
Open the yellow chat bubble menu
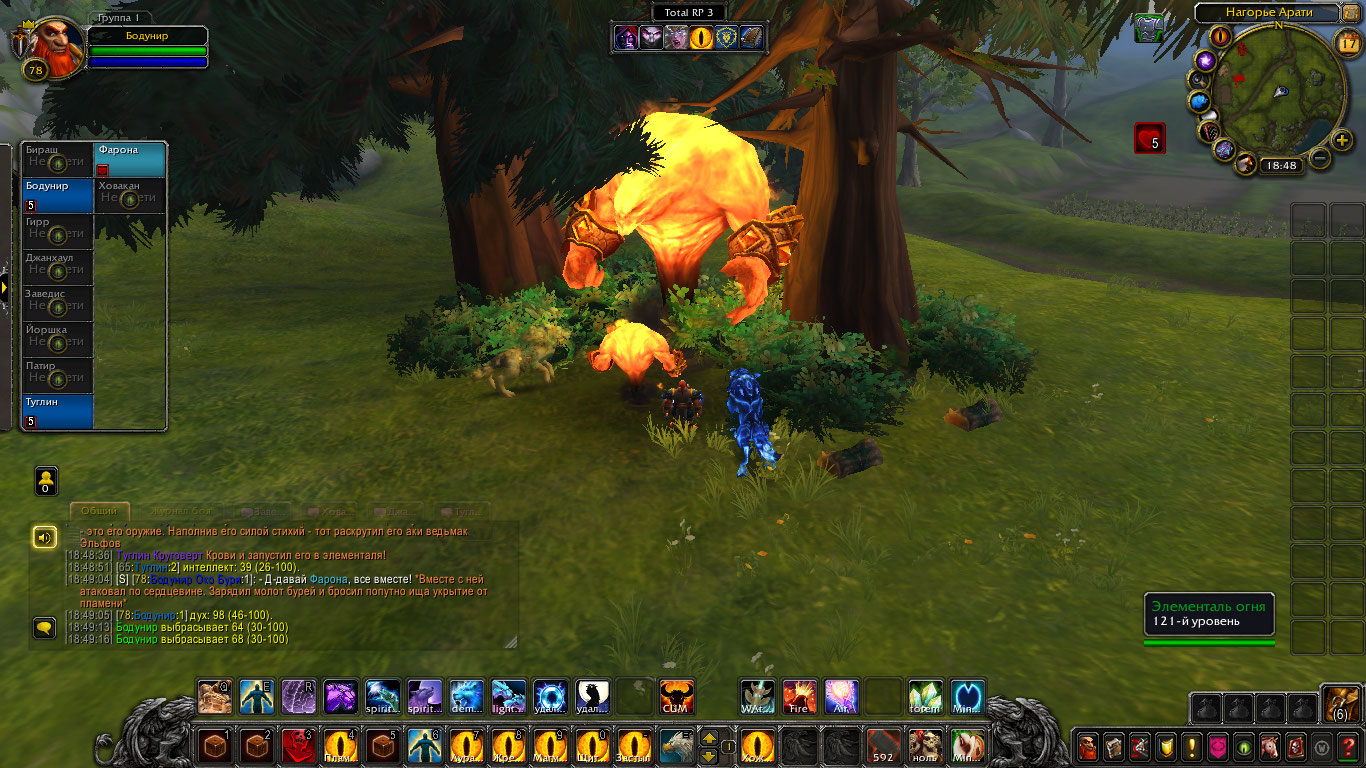(44, 628)
